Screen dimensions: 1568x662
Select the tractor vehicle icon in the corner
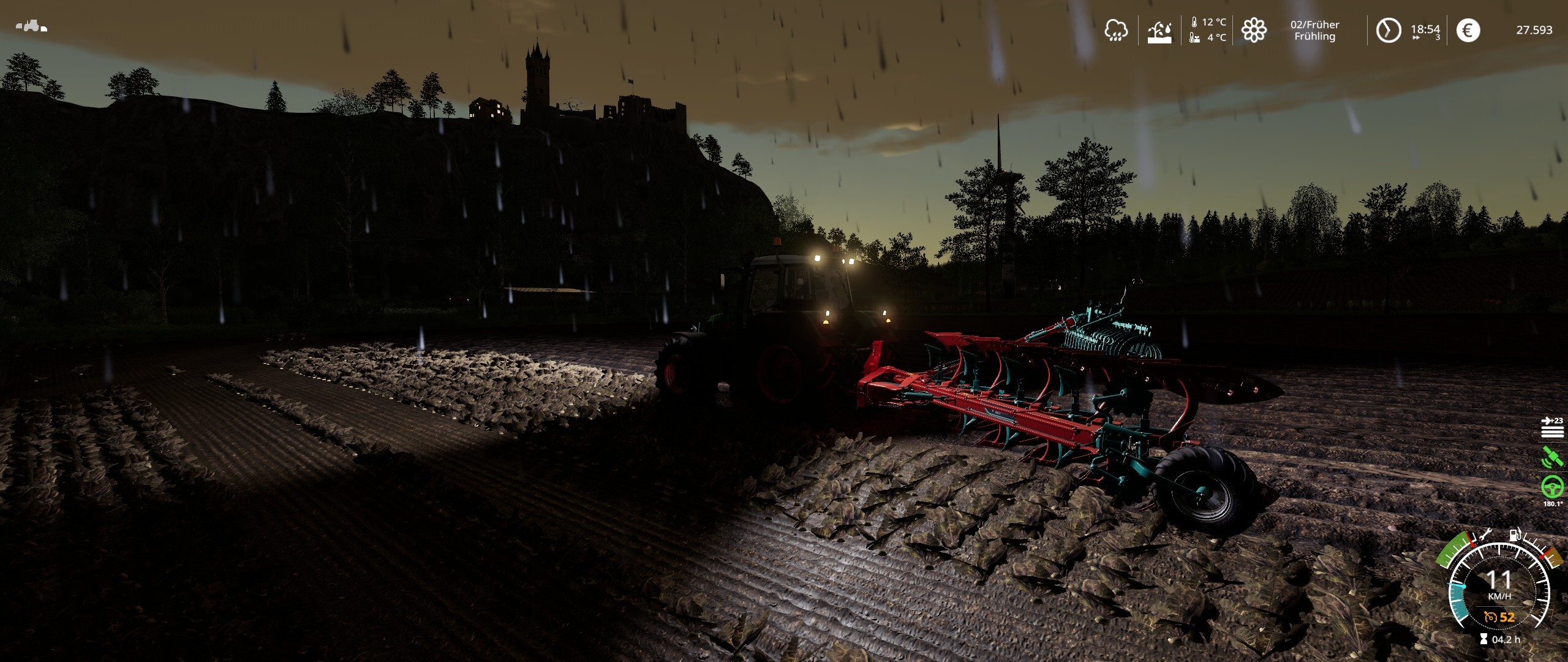pos(31,26)
